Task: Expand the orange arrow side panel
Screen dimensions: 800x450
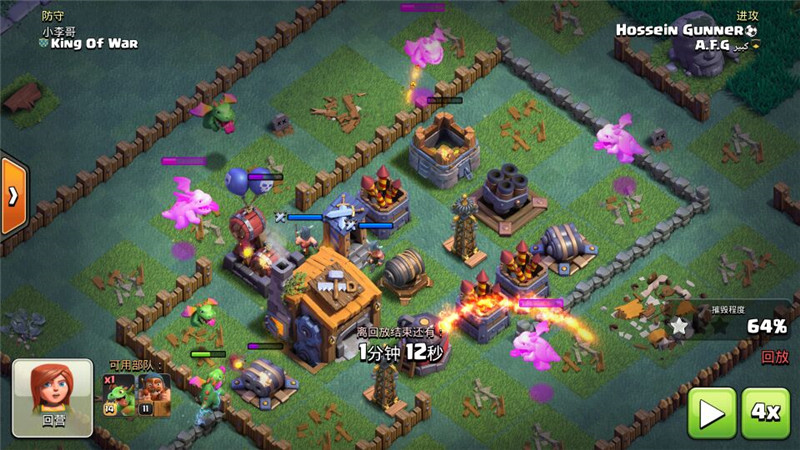Action: tap(12, 195)
